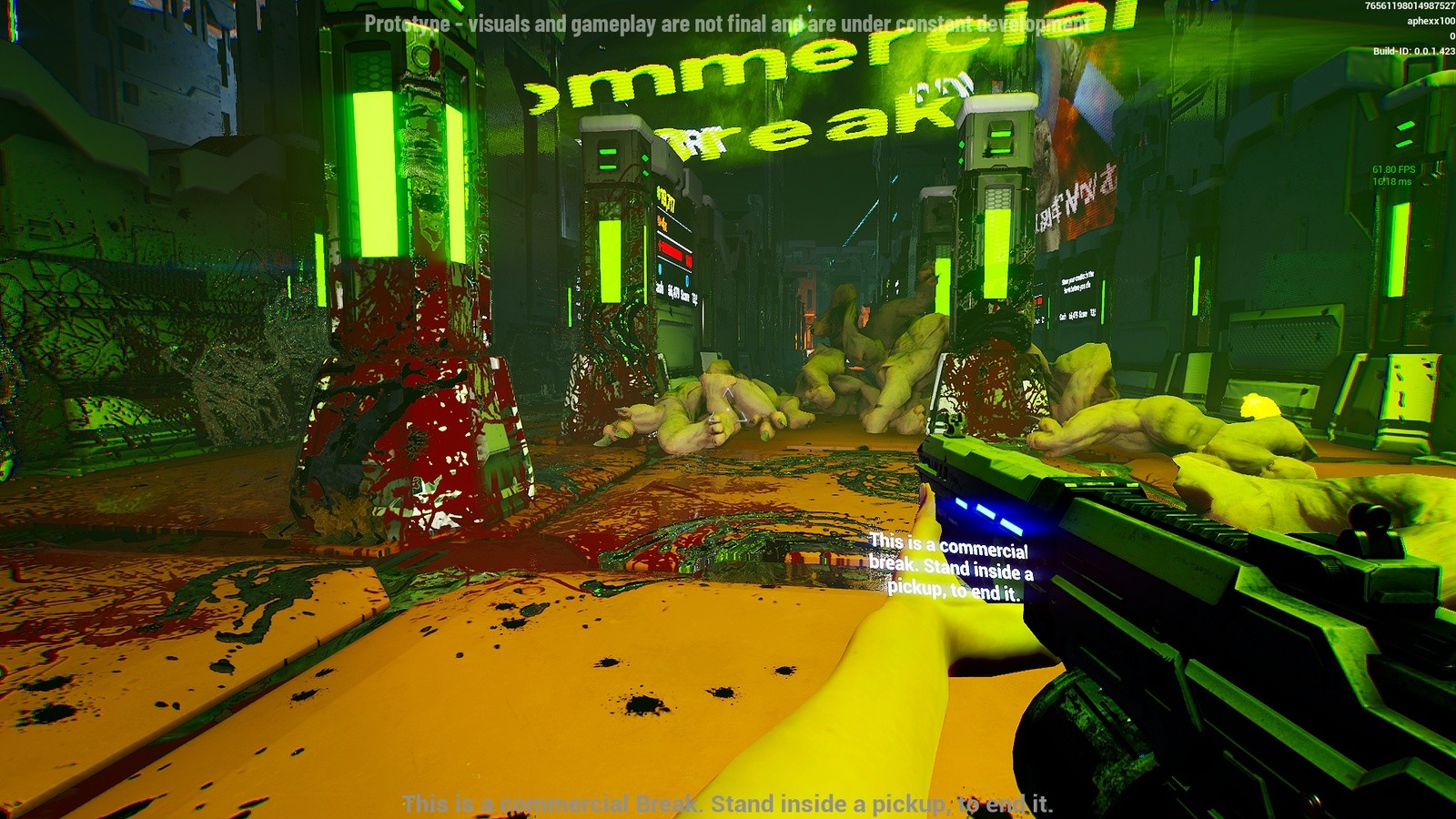Toggle the upper cyan indicator on the kiosk panel
The height and width of the screenshot is (819, 1456).
coord(661,268)
